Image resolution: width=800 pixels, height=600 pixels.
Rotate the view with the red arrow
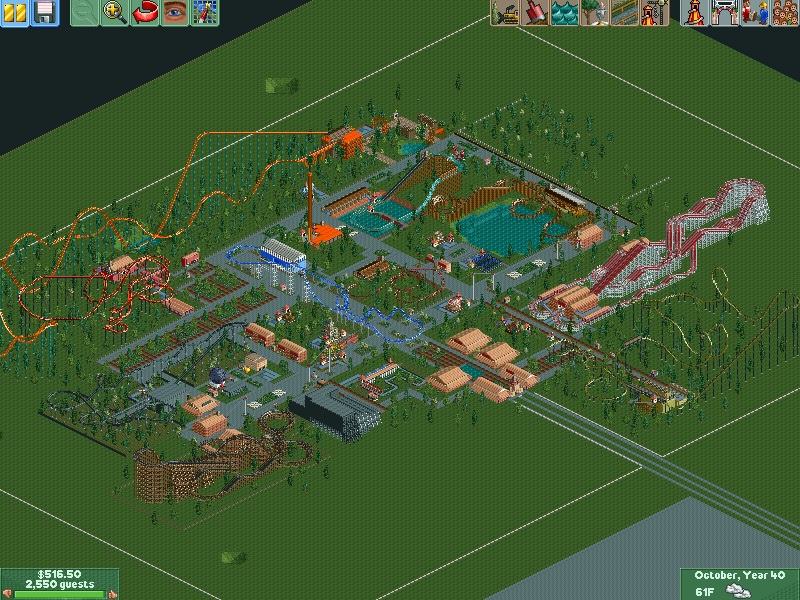(146, 13)
